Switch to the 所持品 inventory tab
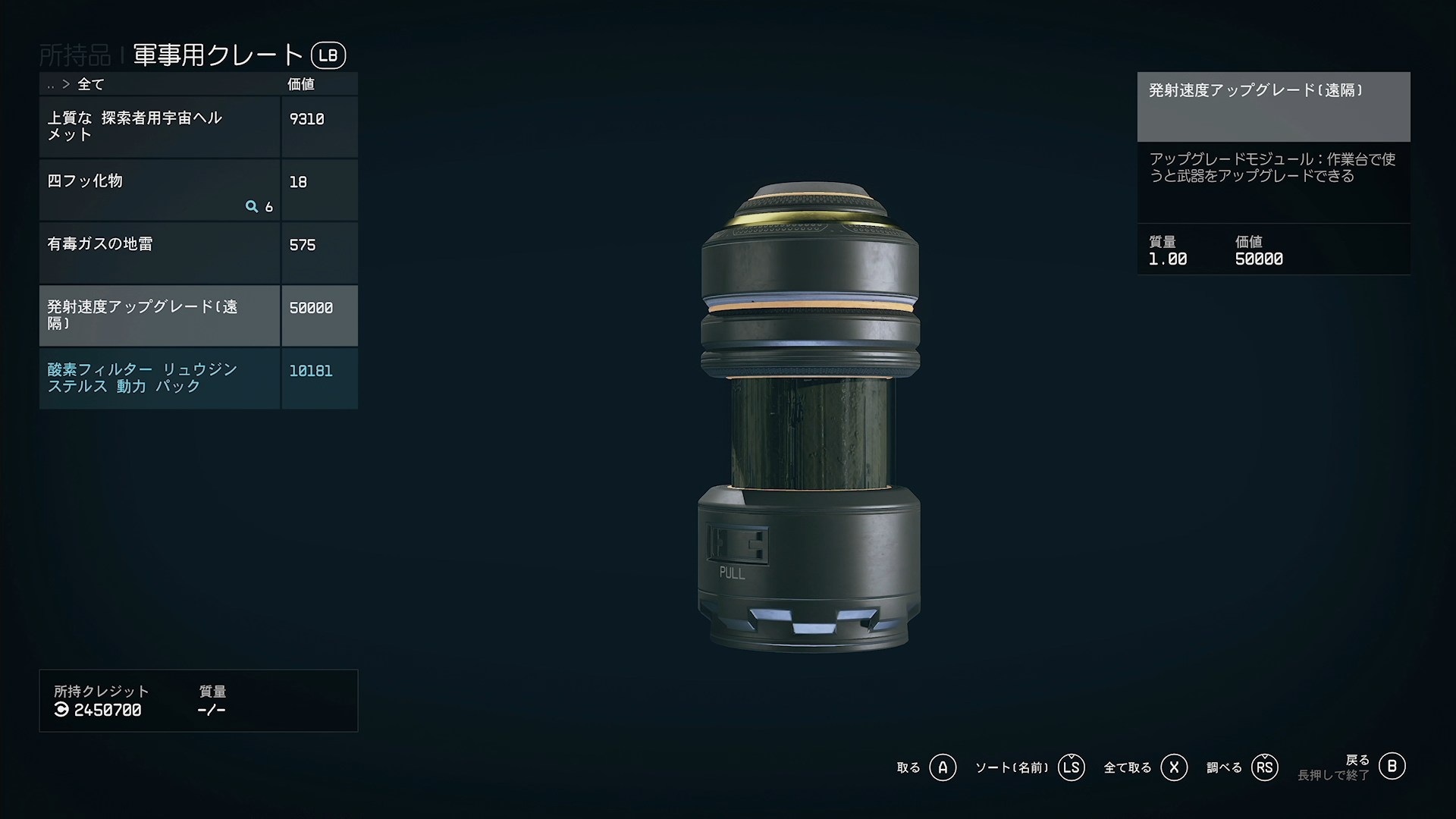Viewport: 1456px width, 819px height. [74, 55]
